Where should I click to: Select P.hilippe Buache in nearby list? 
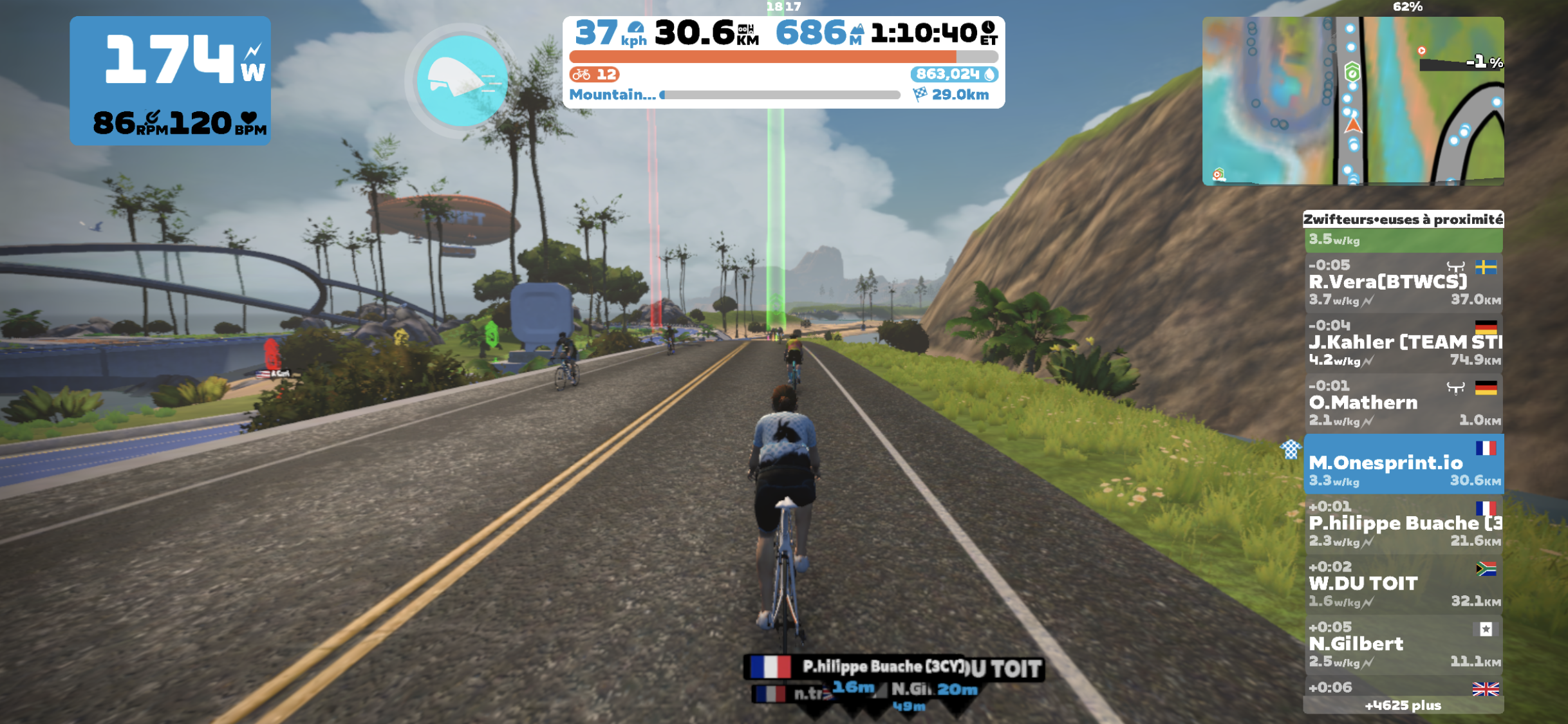[x=1403, y=524]
